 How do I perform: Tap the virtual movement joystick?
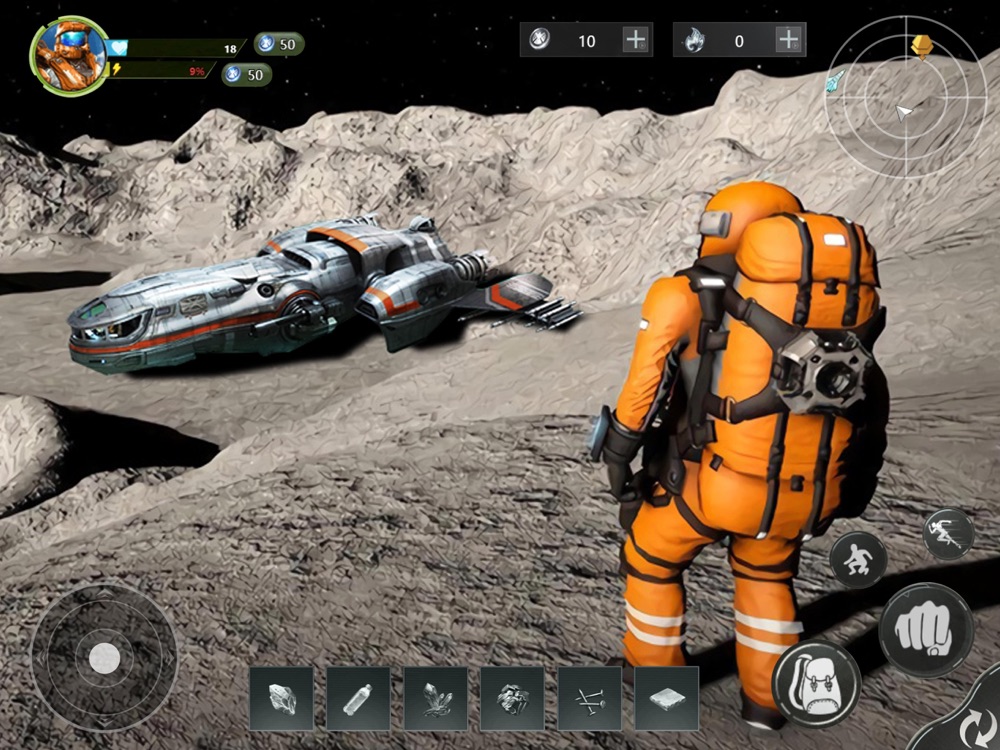[104, 657]
